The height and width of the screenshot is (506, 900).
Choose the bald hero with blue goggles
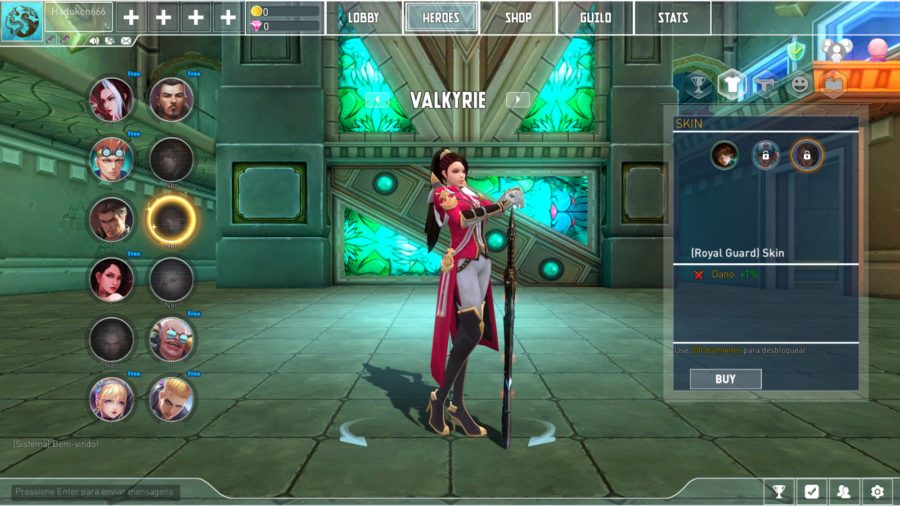(171, 339)
